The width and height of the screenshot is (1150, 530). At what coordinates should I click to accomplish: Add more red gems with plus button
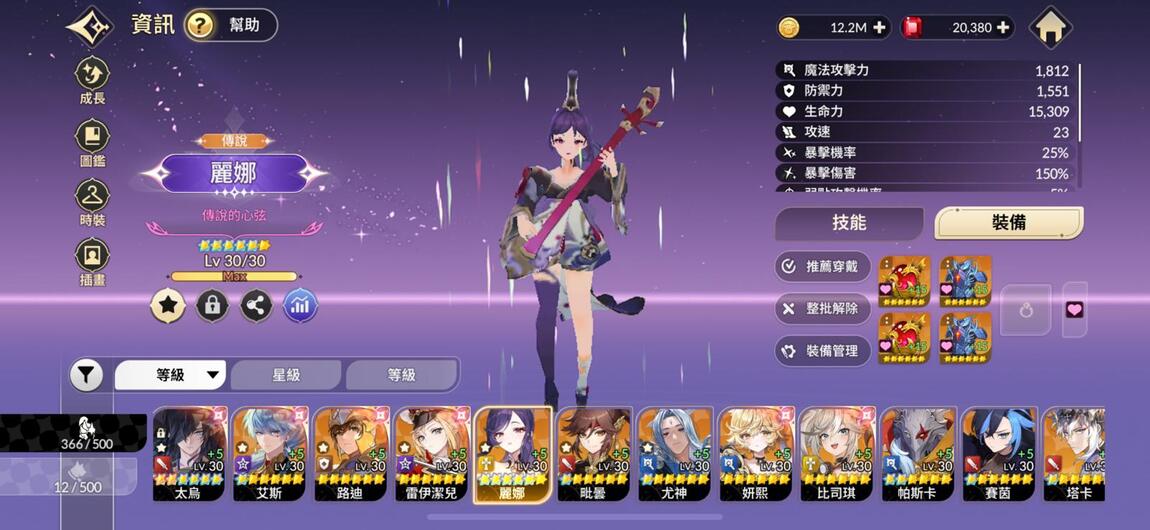pos(1003,28)
